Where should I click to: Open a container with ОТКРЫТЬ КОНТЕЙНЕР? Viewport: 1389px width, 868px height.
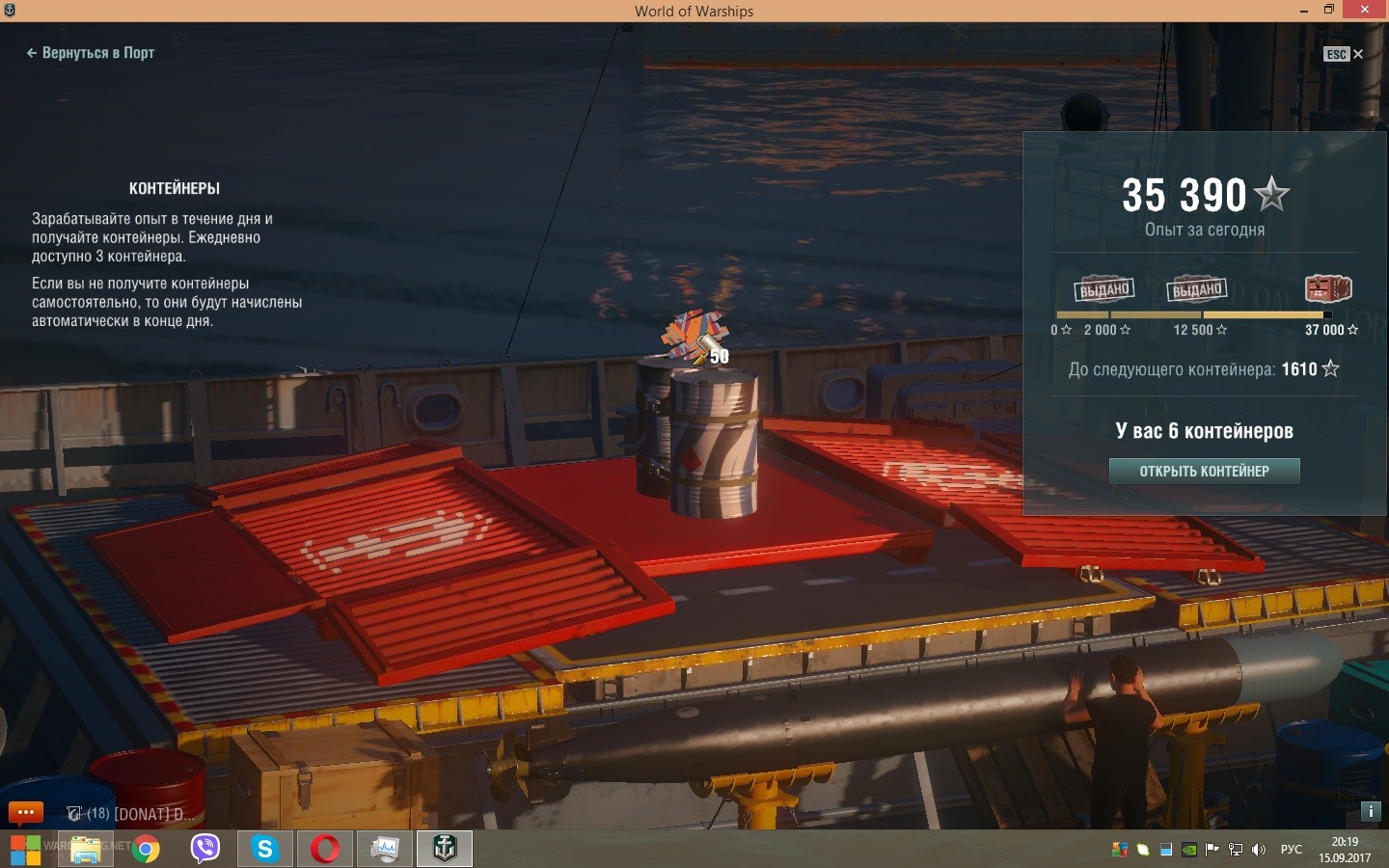click(1204, 471)
